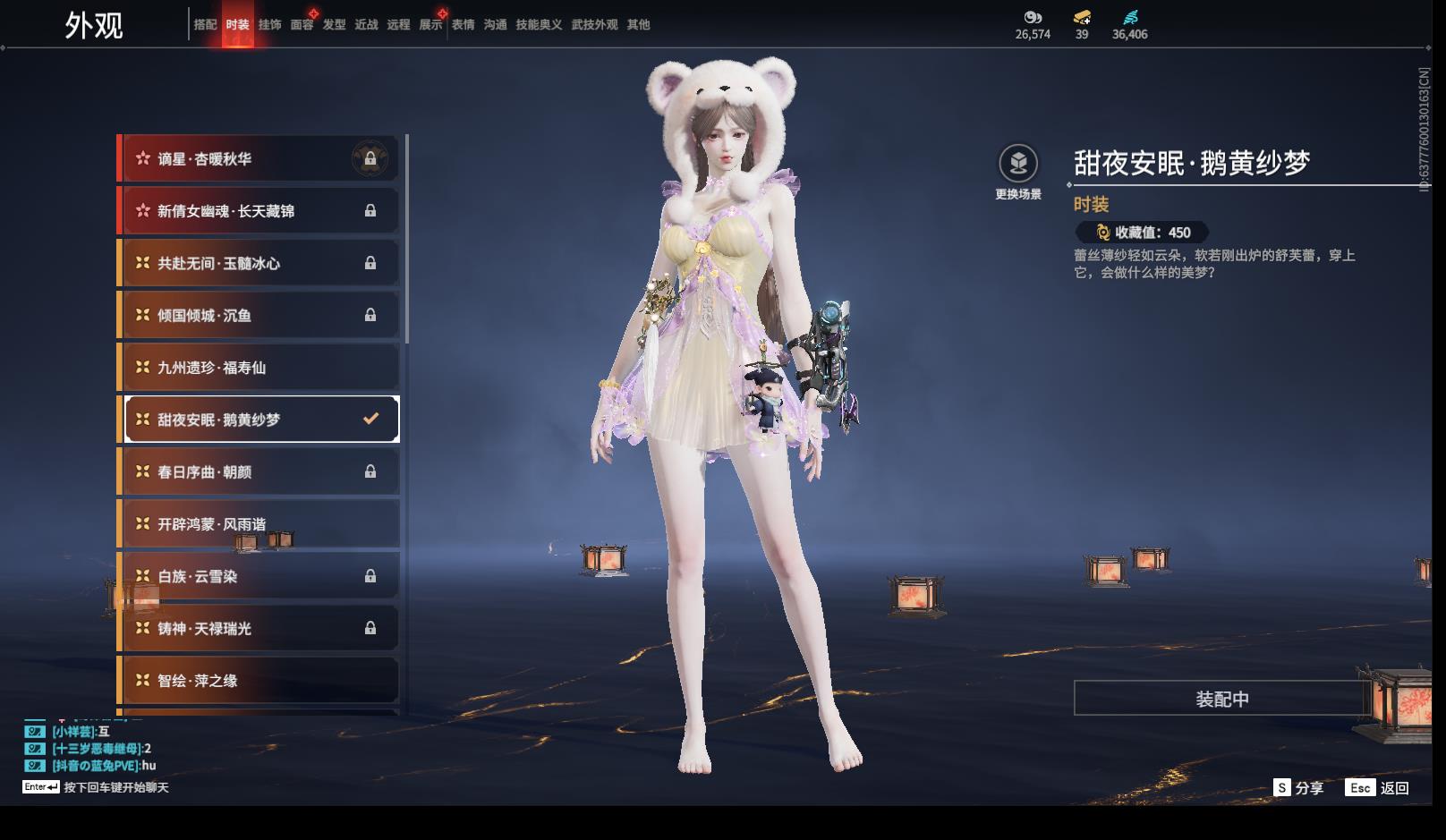The image size is (1446, 840).
Task: Select the 面容 tab
Action: tap(302, 25)
